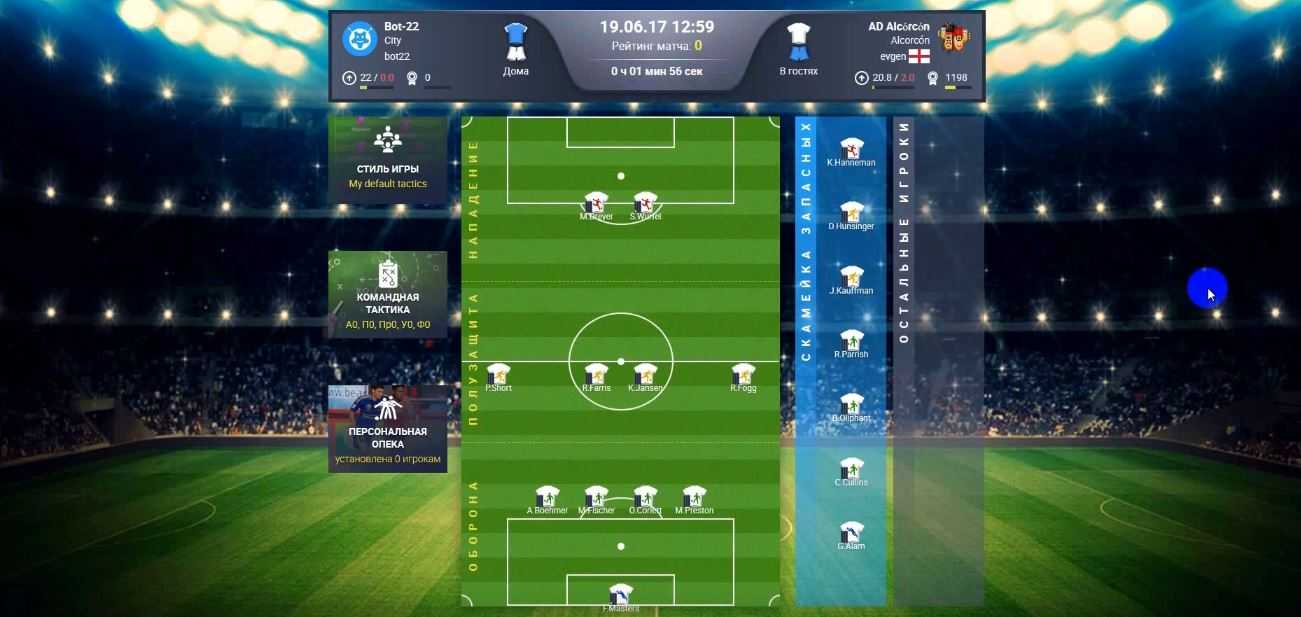Select midfielder R.Farris on the pitch
The height and width of the screenshot is (617, 1301).
pyautogui.click(x=596, y=375)
